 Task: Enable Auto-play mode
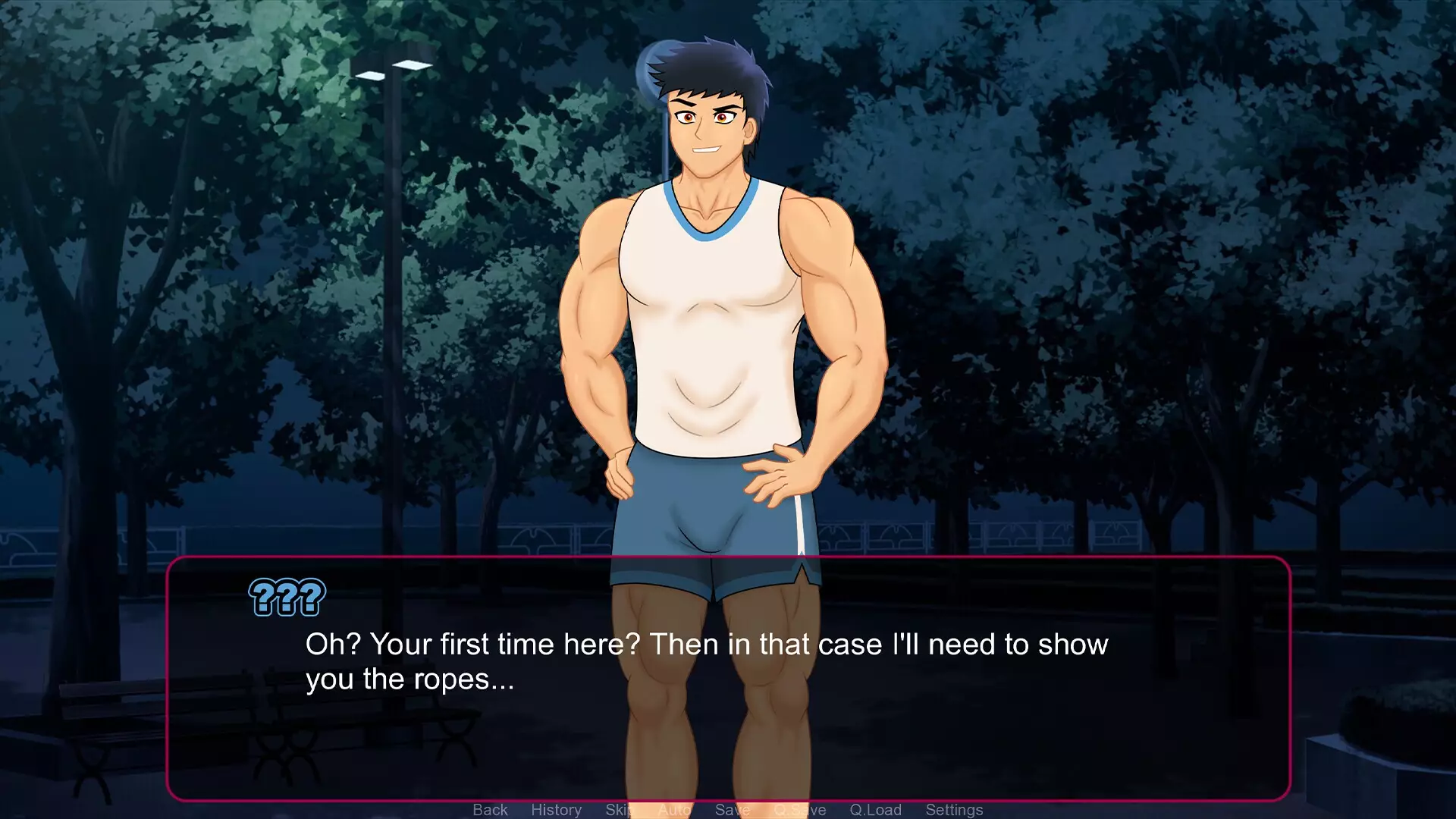(x=673, y=809)
